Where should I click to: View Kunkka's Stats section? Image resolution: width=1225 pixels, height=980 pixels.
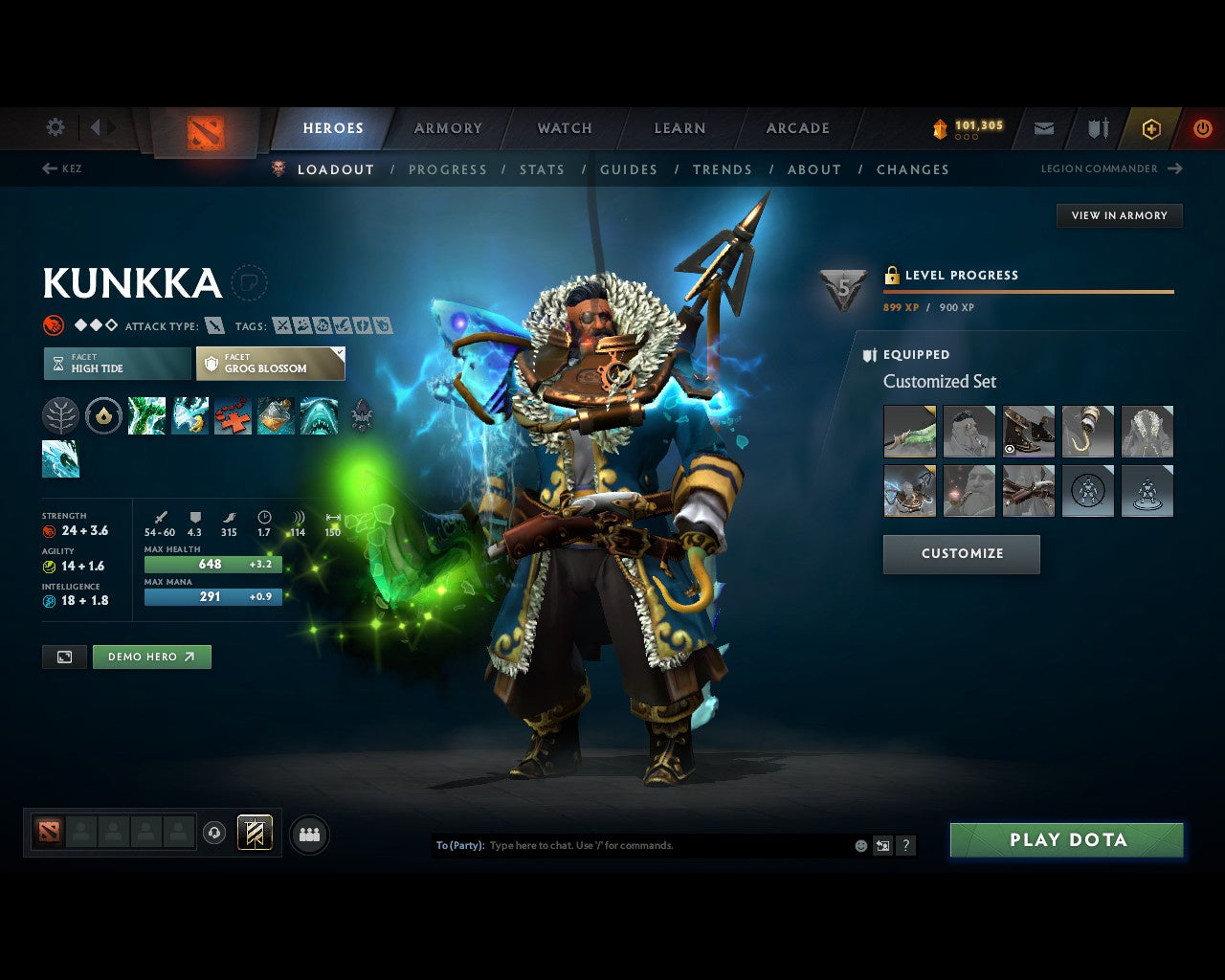click(x=542, y=169)
